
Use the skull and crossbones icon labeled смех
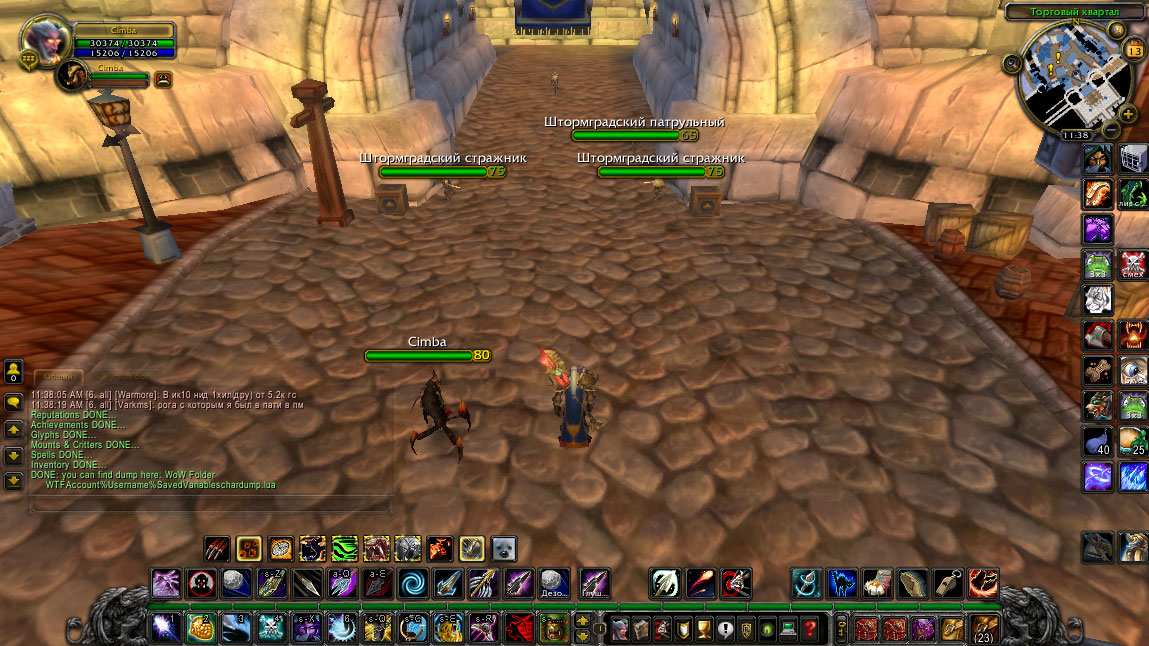coord(1133,264)
